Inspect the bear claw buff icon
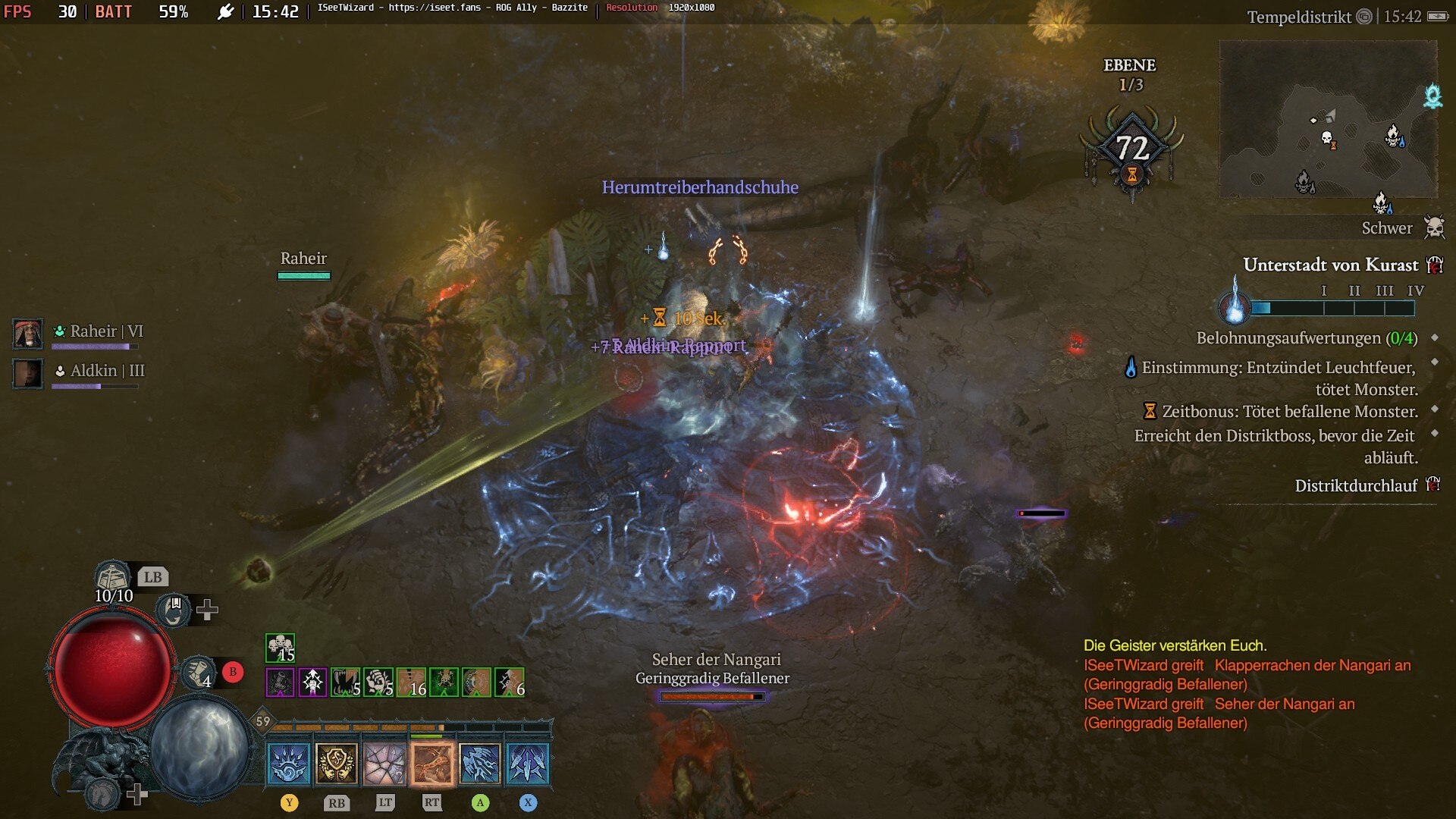 pyautogui.click(x=378, y=682)
